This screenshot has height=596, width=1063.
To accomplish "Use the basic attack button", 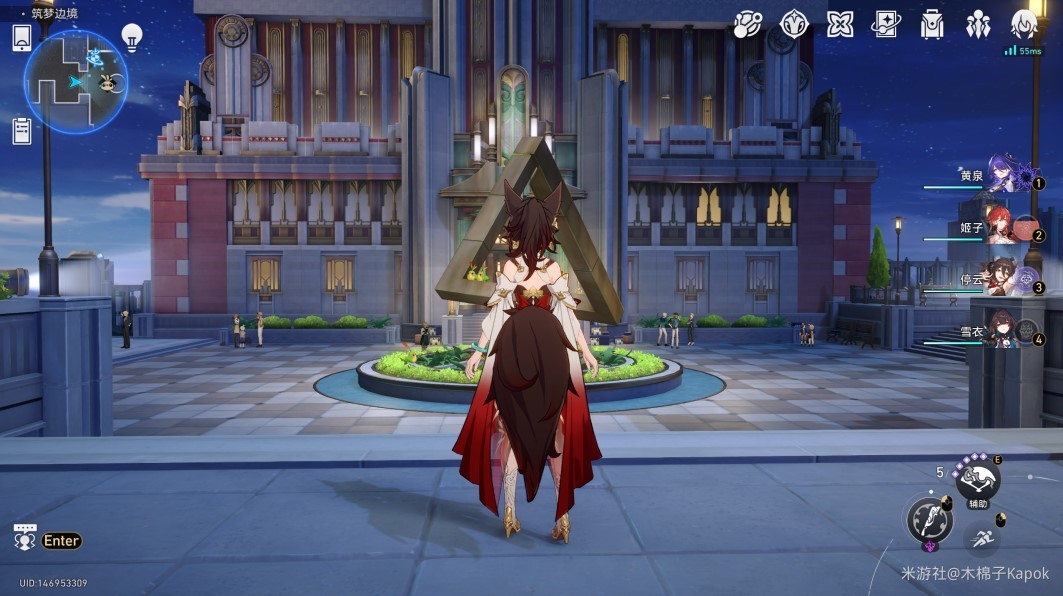I will click(929, 520).
